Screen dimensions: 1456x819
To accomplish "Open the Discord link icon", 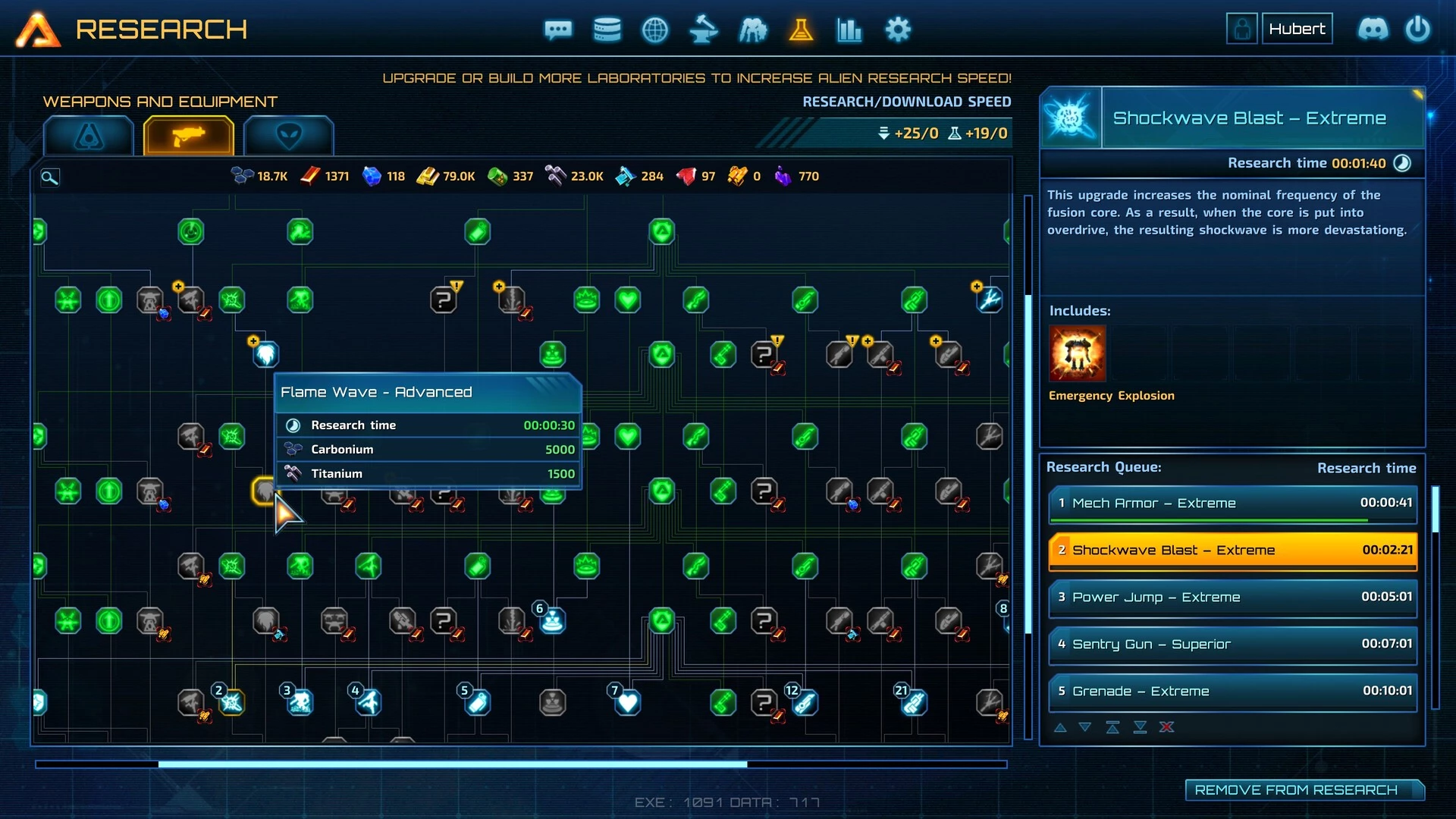I will click(x=1373, y=30).
